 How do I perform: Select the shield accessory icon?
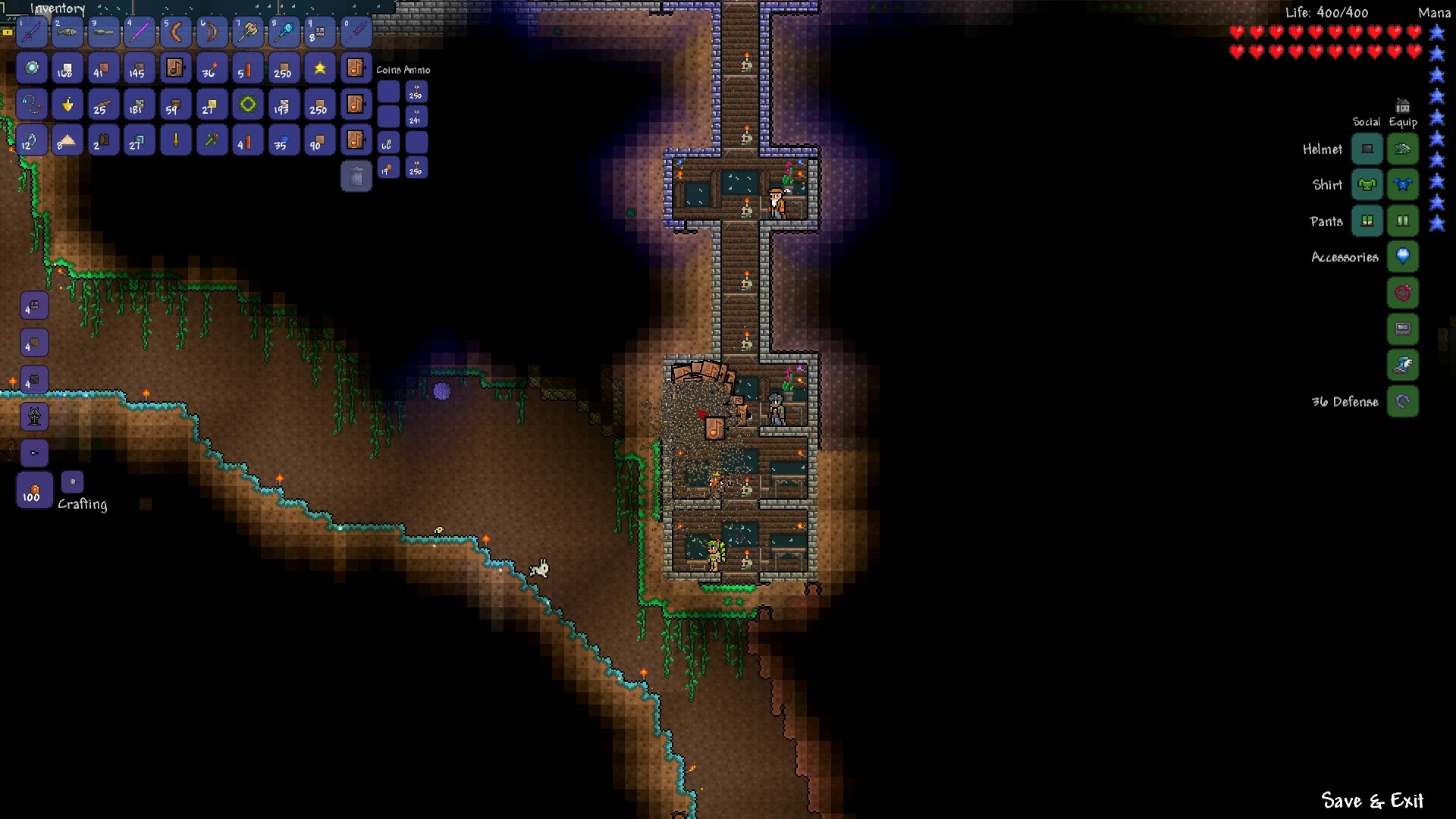[1402, 256]
